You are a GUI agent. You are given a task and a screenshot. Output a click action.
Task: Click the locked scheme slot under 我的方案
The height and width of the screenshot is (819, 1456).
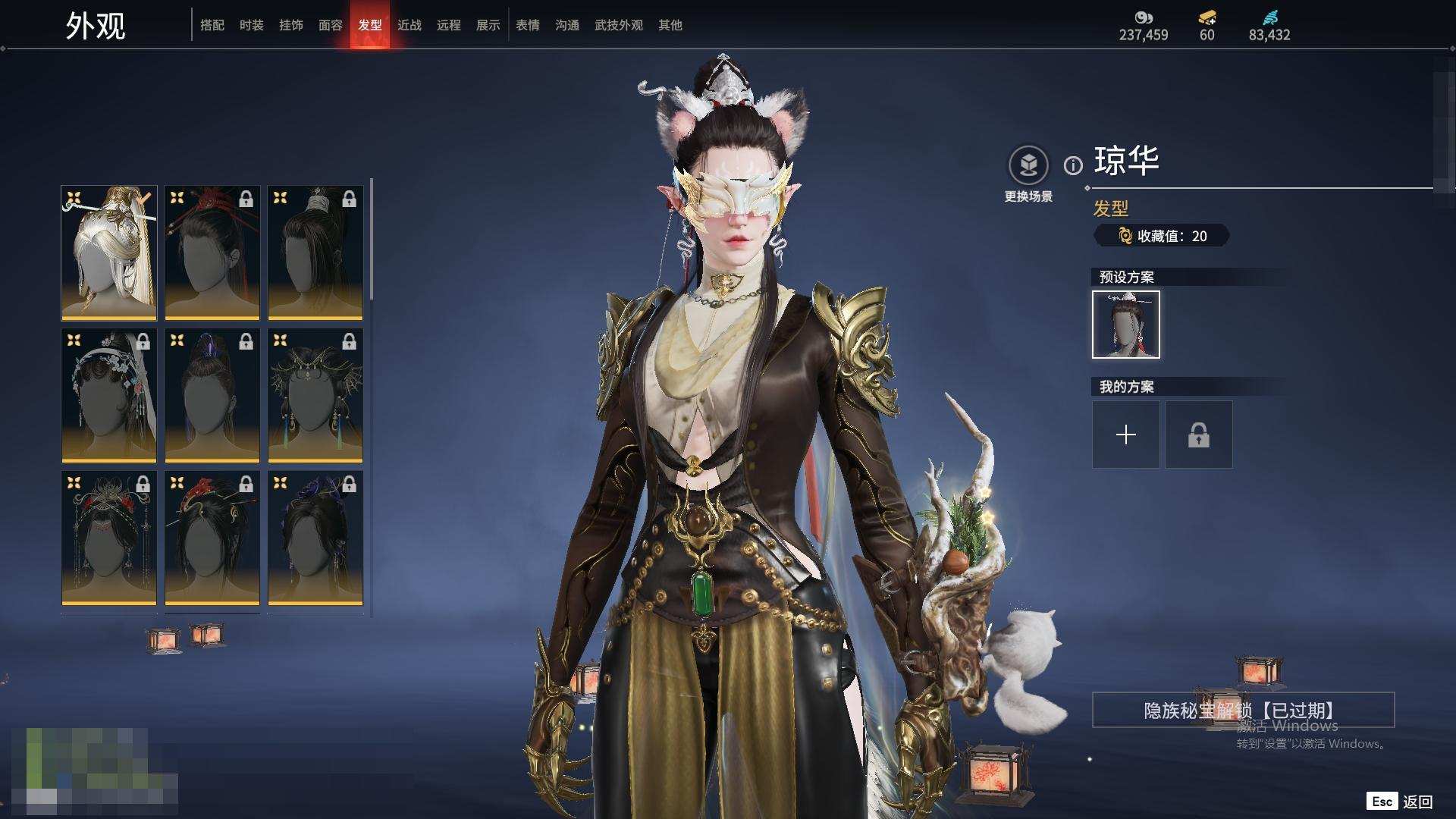click(1199, 435)
